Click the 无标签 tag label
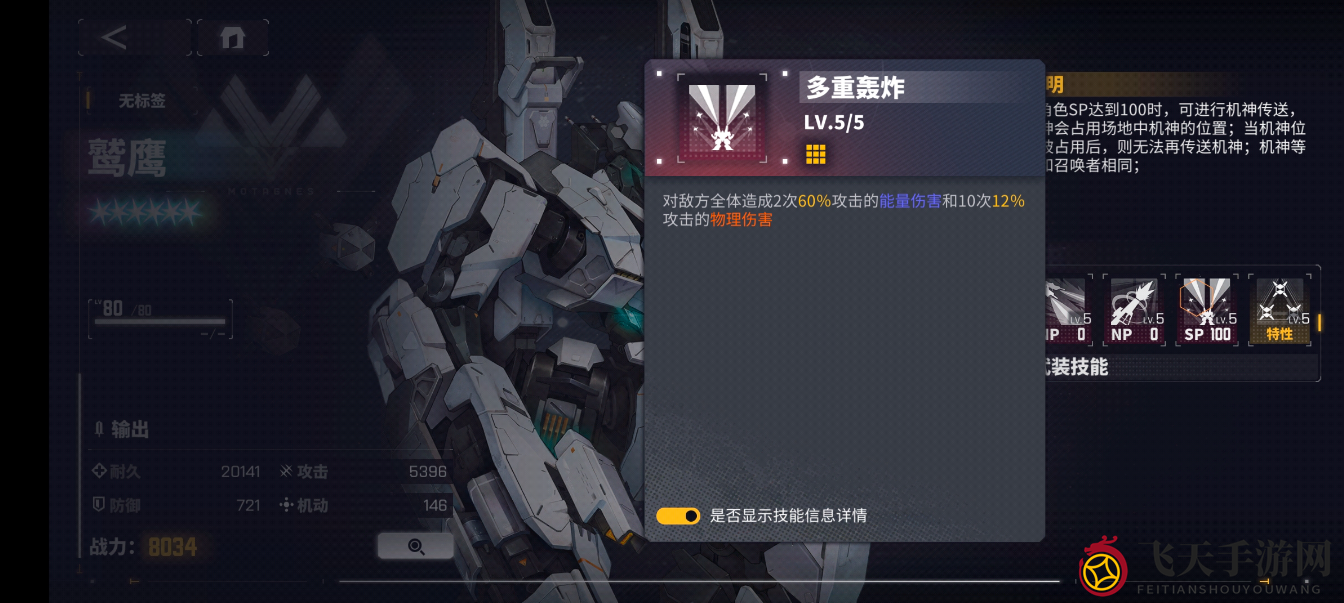The image size is (1344, 603). tap(142, 101)
